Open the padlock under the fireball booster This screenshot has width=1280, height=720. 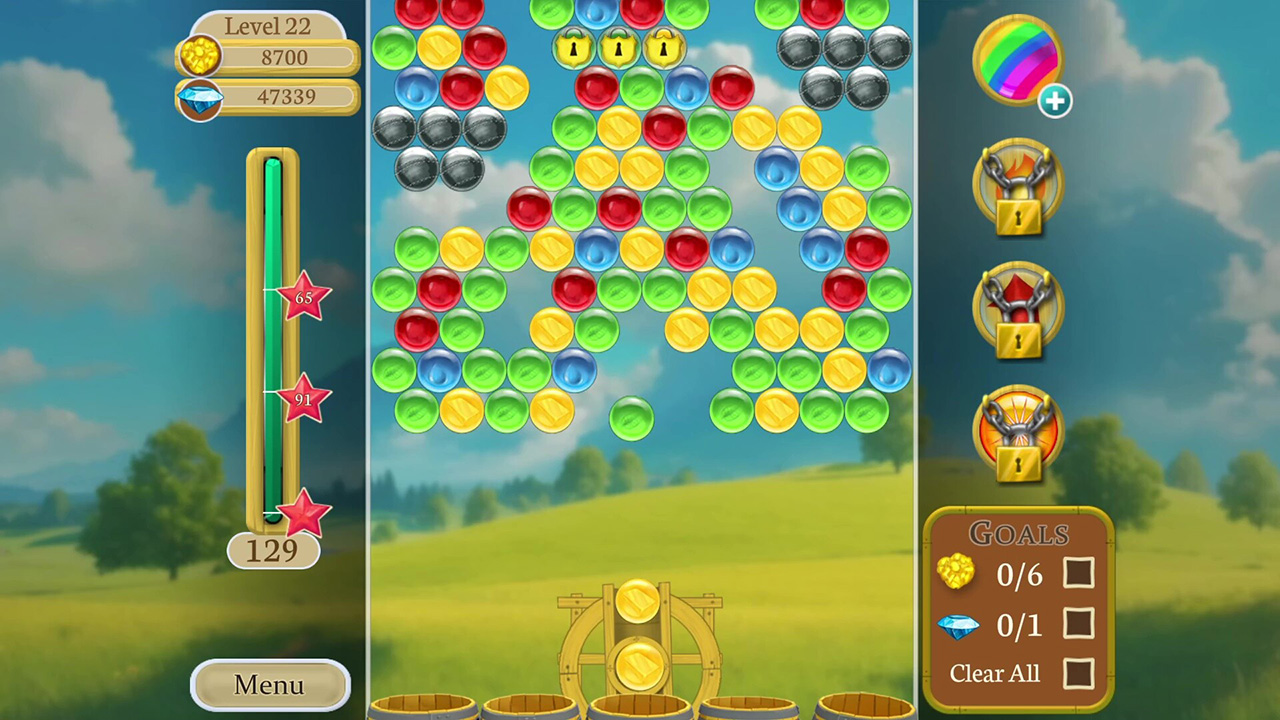[1018, 215]
